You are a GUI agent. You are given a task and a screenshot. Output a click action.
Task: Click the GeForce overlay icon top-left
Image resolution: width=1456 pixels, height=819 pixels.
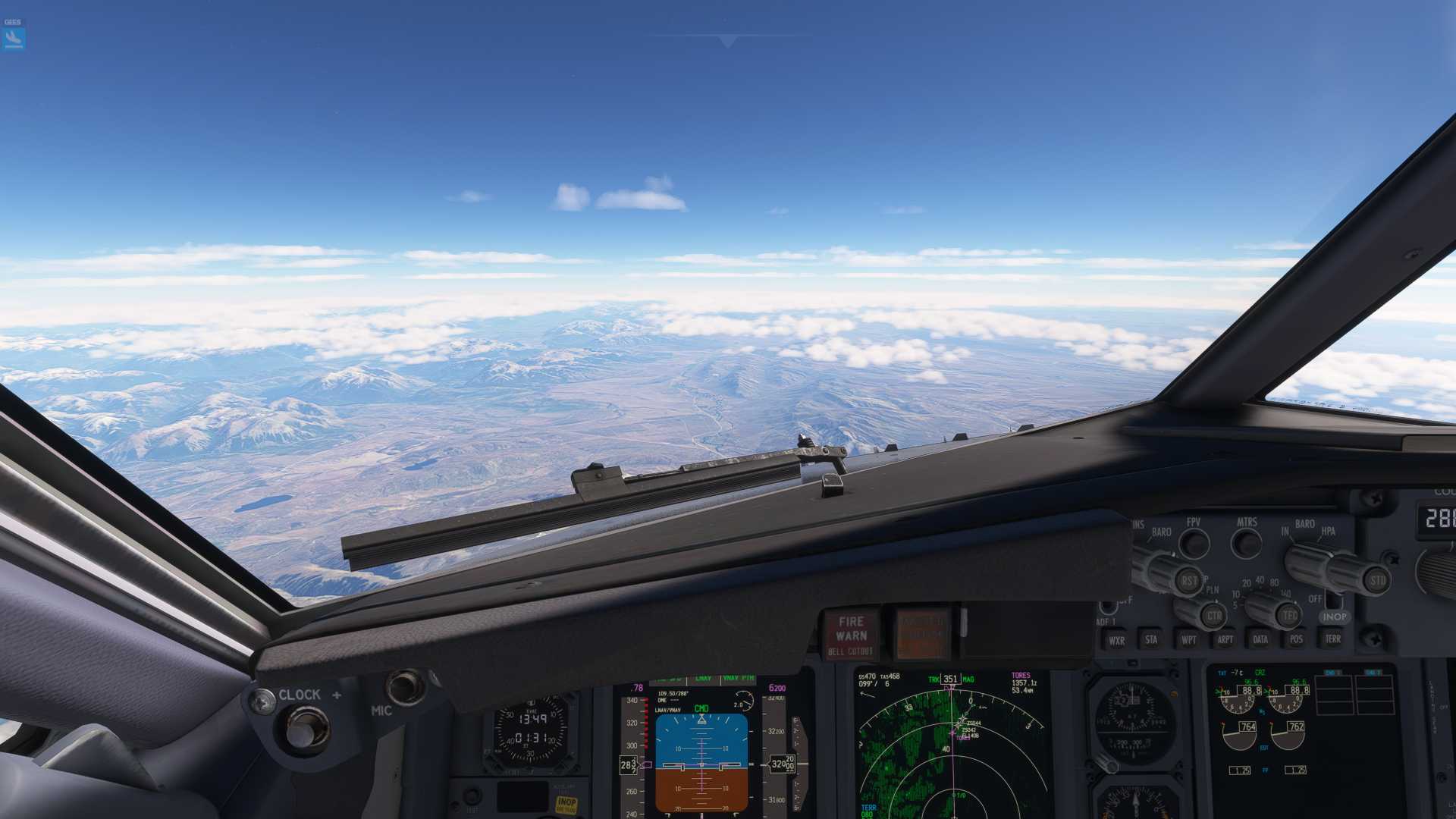[15, 34]
